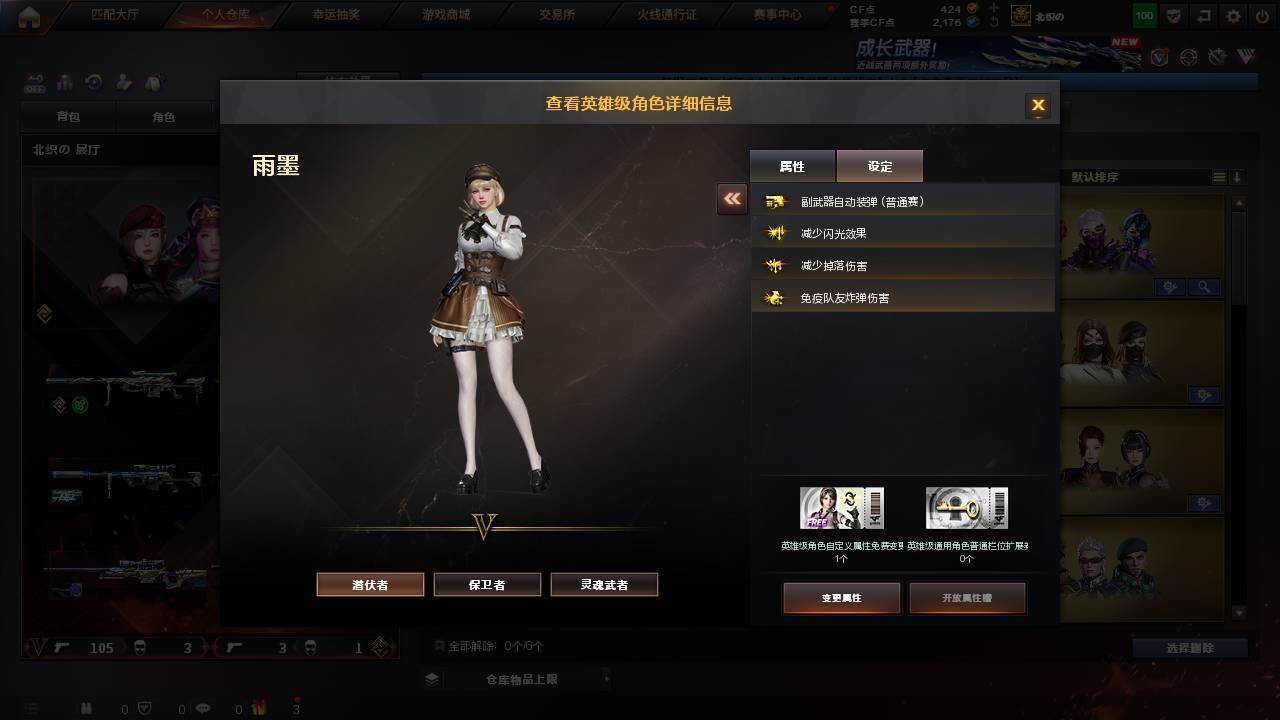Collapse the attributes panel with the double-chevron
Screen dimensions: 1280x720
[731, 199]
